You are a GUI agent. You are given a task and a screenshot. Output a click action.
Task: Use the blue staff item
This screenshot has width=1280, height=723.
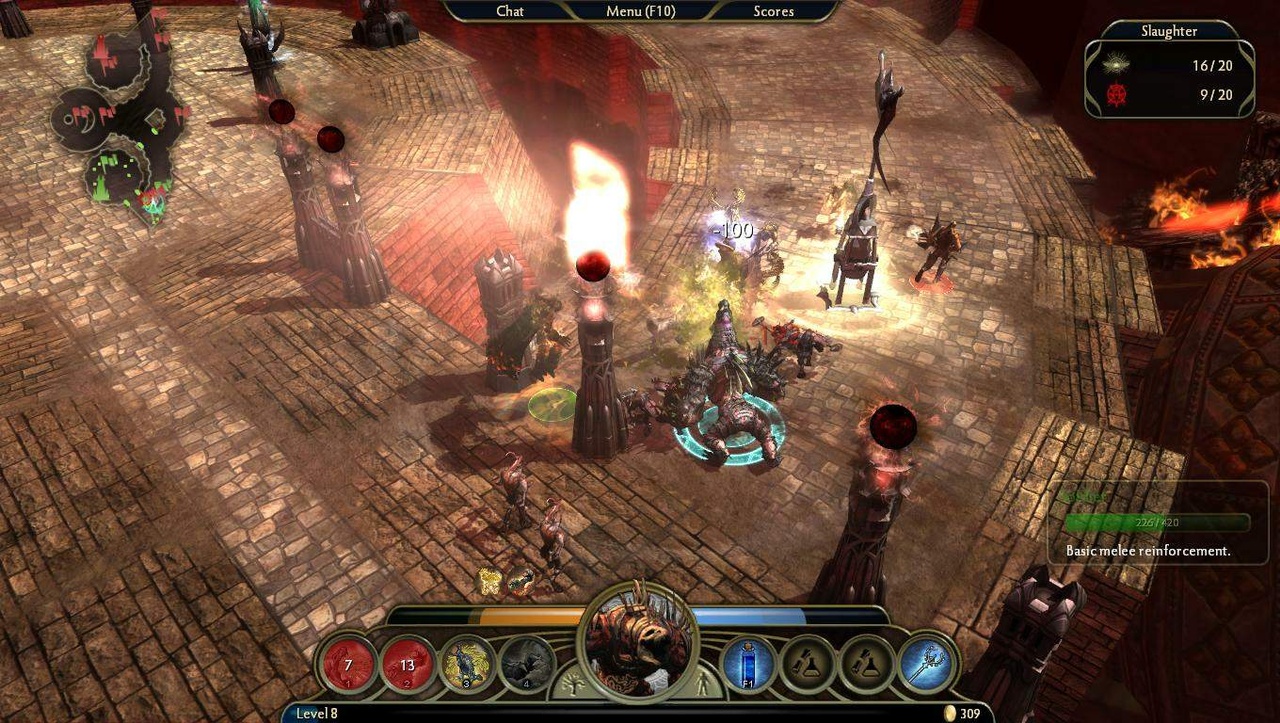(x=926, y=664)
